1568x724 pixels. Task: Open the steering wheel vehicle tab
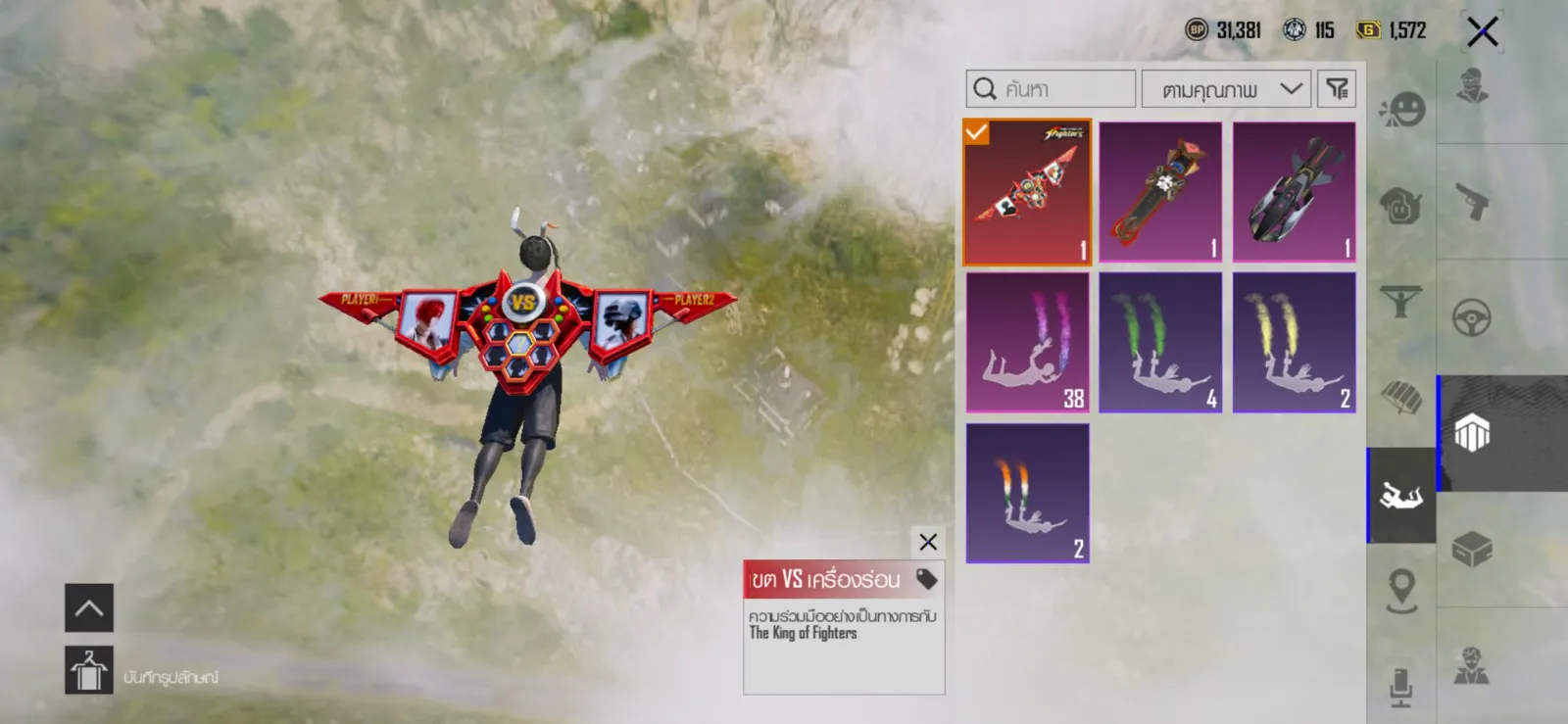[1471, 317]
